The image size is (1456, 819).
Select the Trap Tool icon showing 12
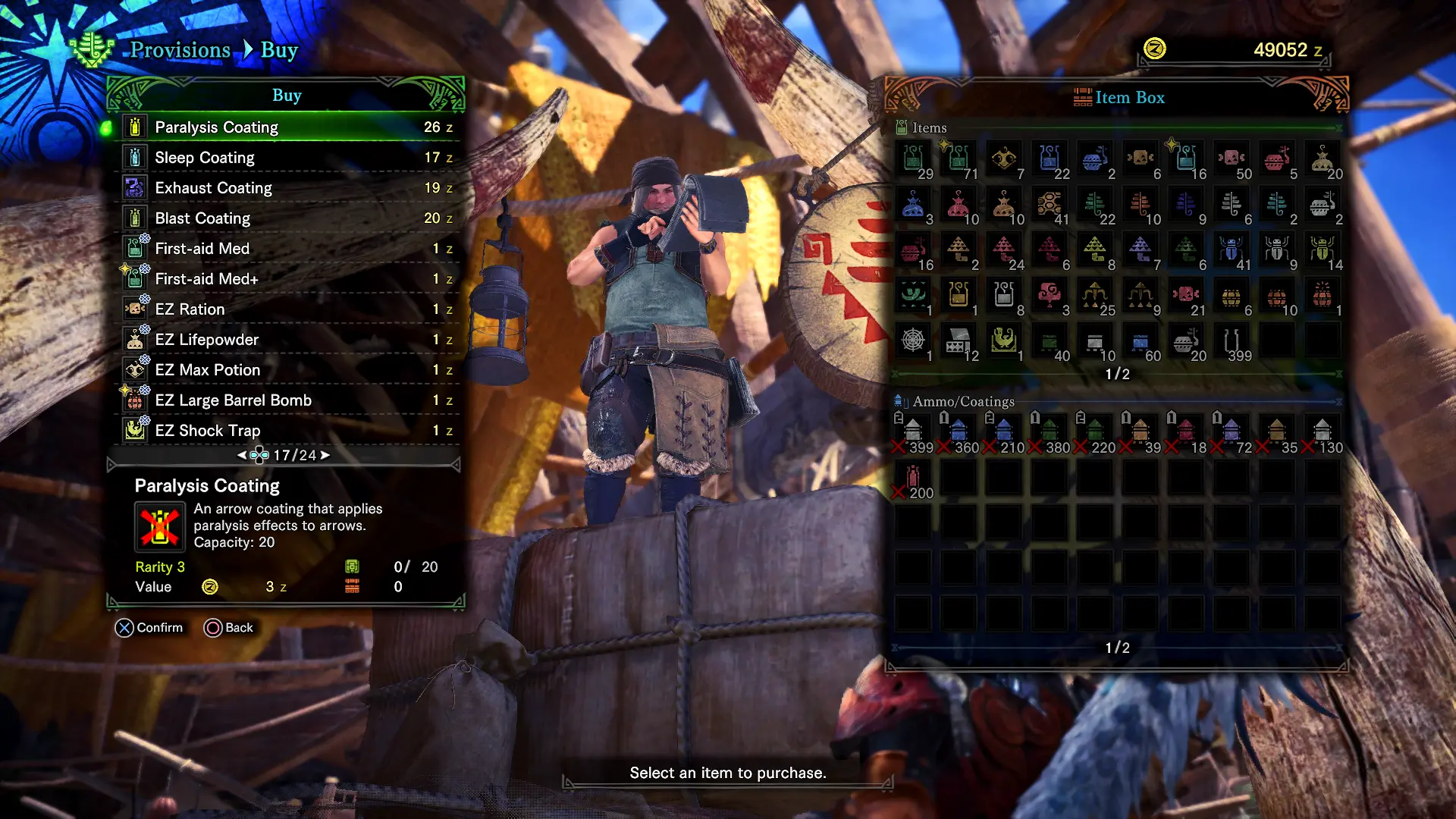pyautogui.click(x=958, y=341)
